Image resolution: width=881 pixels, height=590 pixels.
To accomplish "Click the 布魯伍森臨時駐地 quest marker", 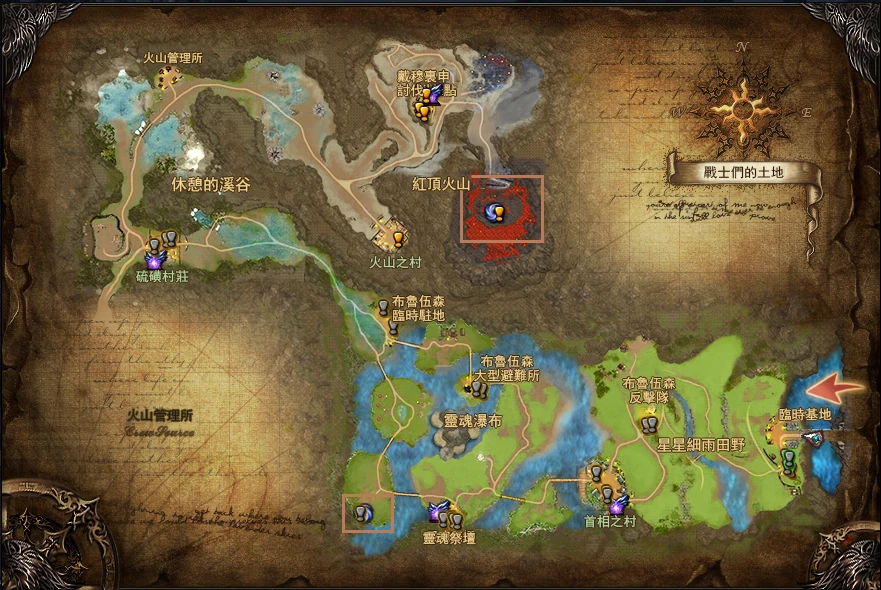I will click(383, 309).
